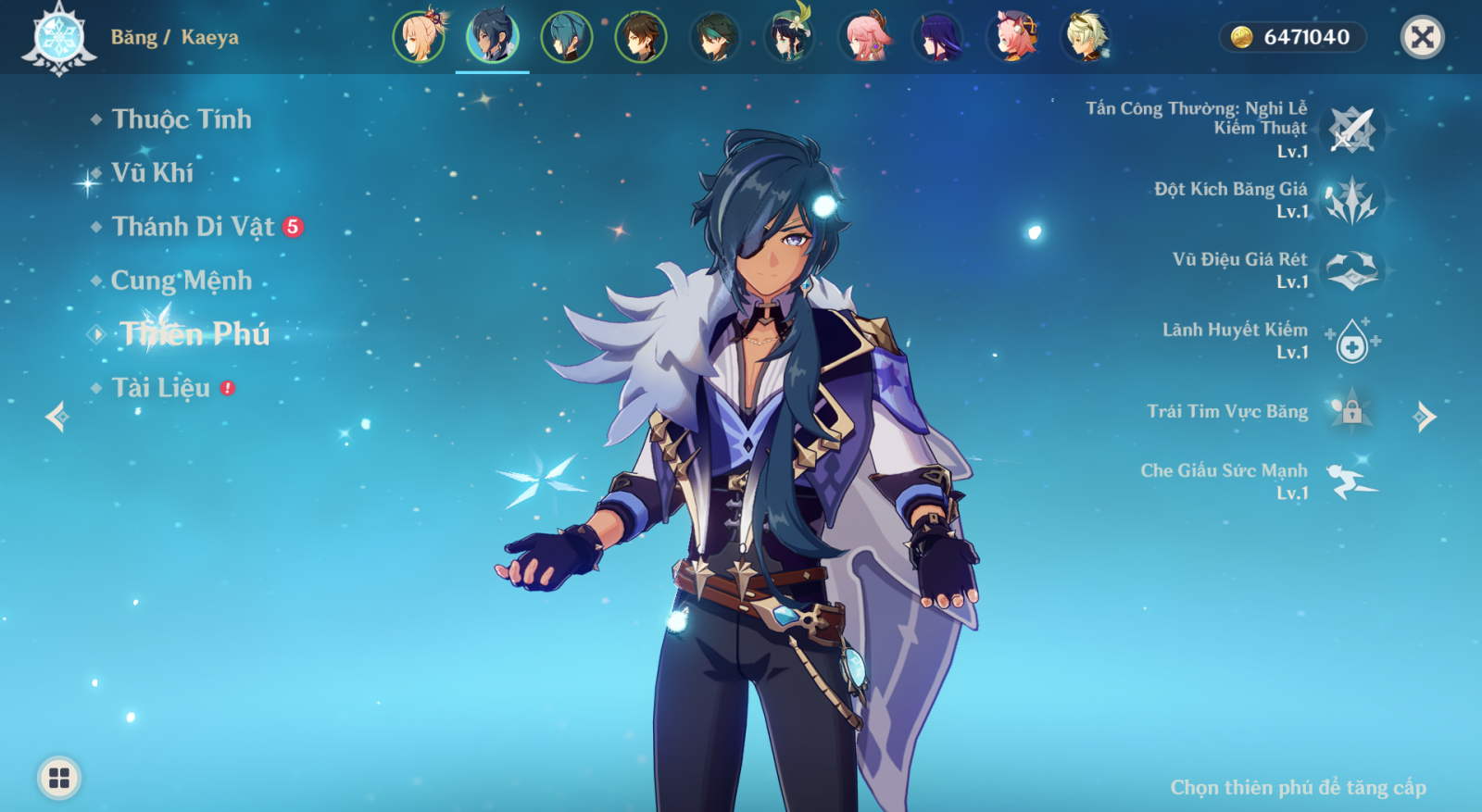The height and width of the screenshot is (812, 1482).
Task: Open Thánh Di Vật artifacts section
Action: (193, 227)
